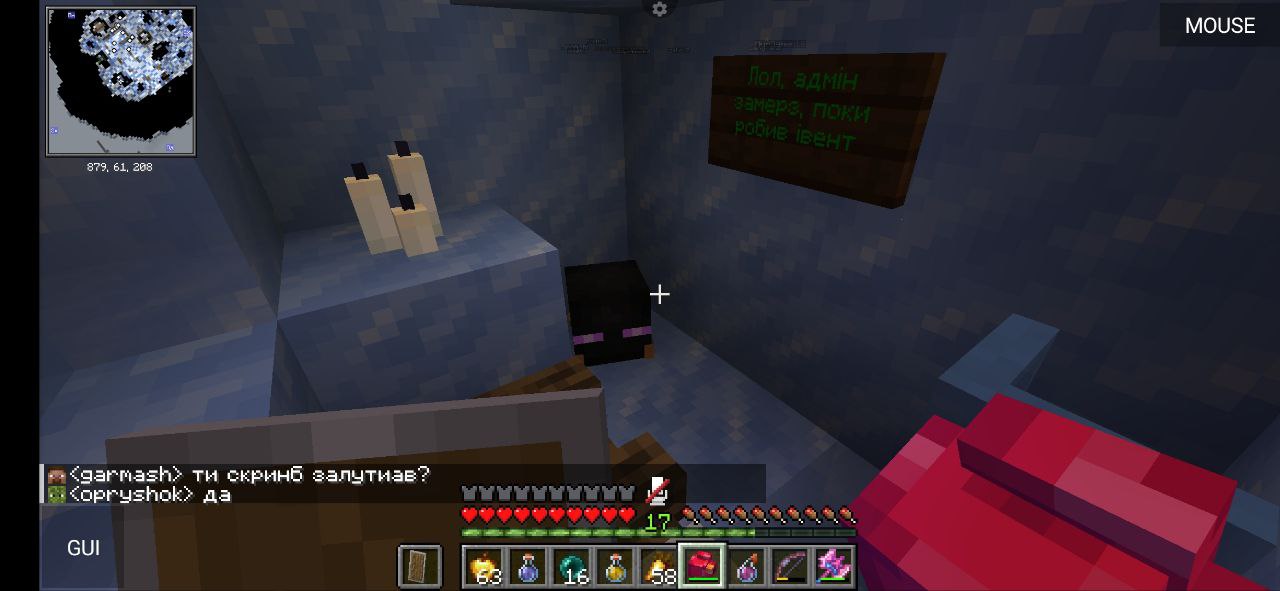Select the yellow potion hotbar slot
This screenshot has height=591, width=1280.
pyautogui.click(x=616, y=567)
